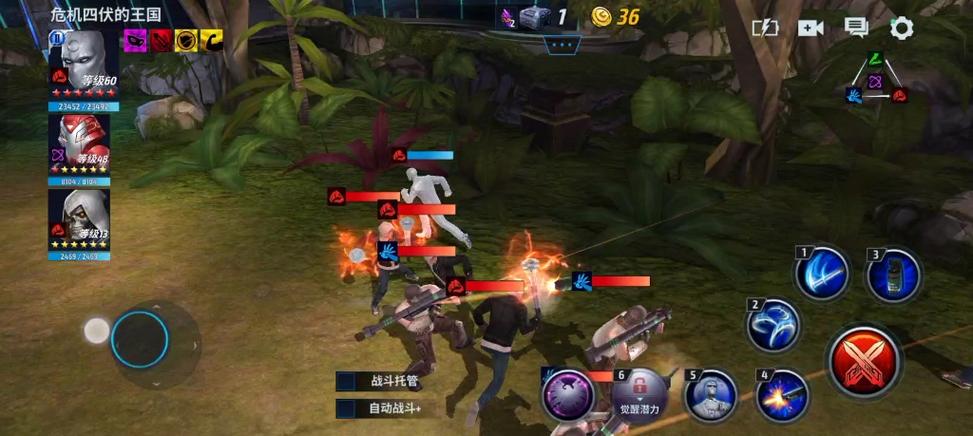Tap the virtual movement joystick

pos(139,338)
